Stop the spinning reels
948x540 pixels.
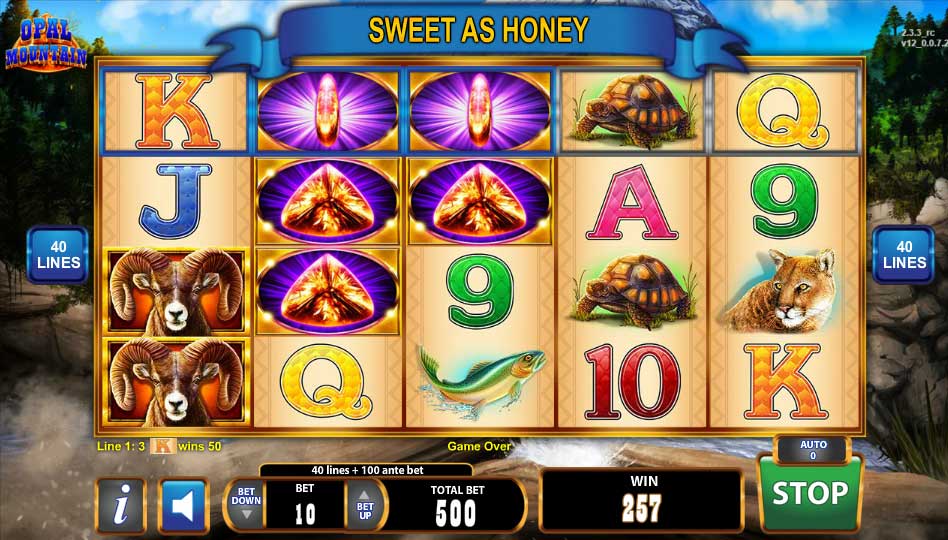pos(809,494)
